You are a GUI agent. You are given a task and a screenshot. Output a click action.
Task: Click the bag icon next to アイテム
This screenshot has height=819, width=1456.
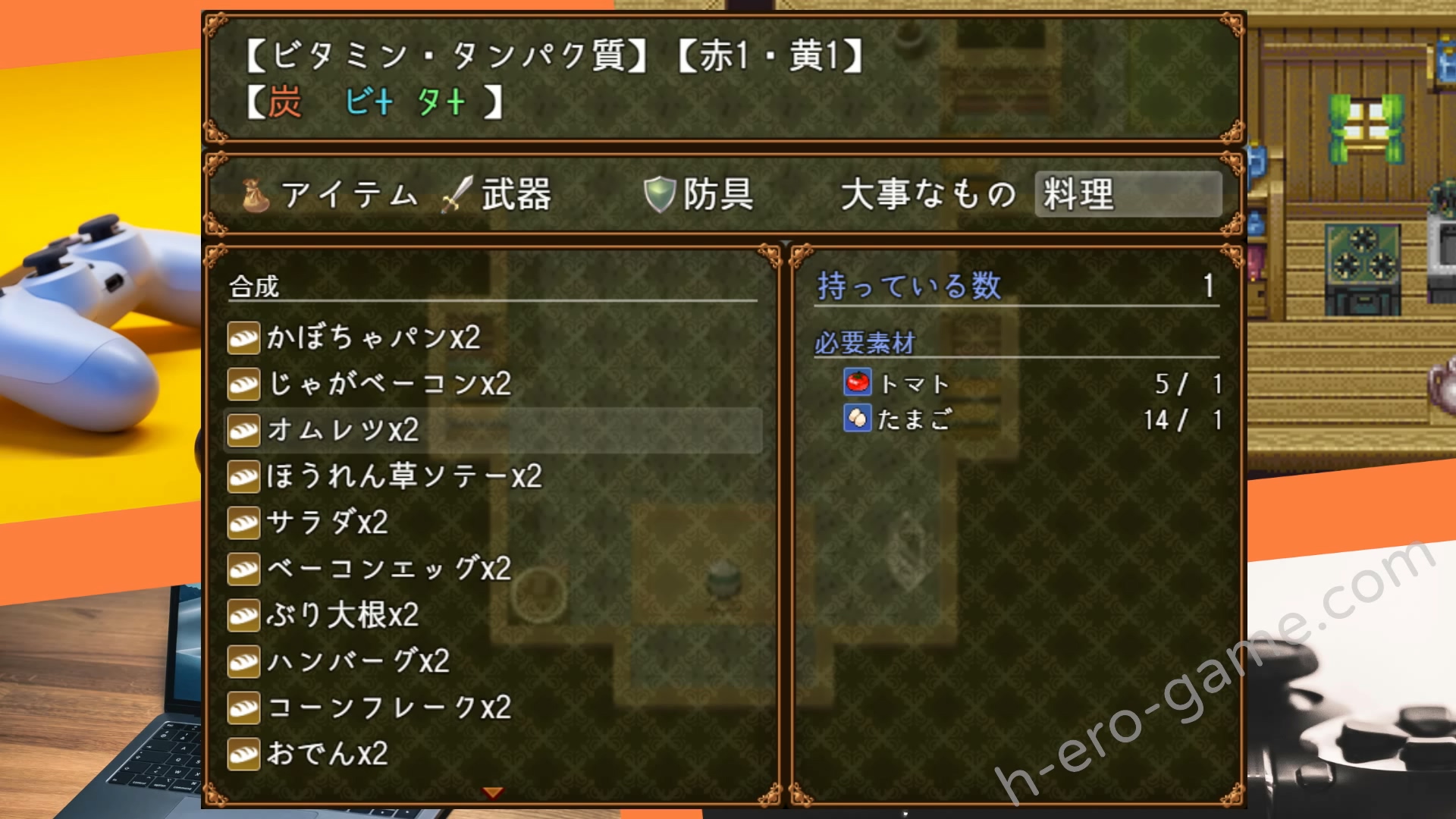pos(255,194)
